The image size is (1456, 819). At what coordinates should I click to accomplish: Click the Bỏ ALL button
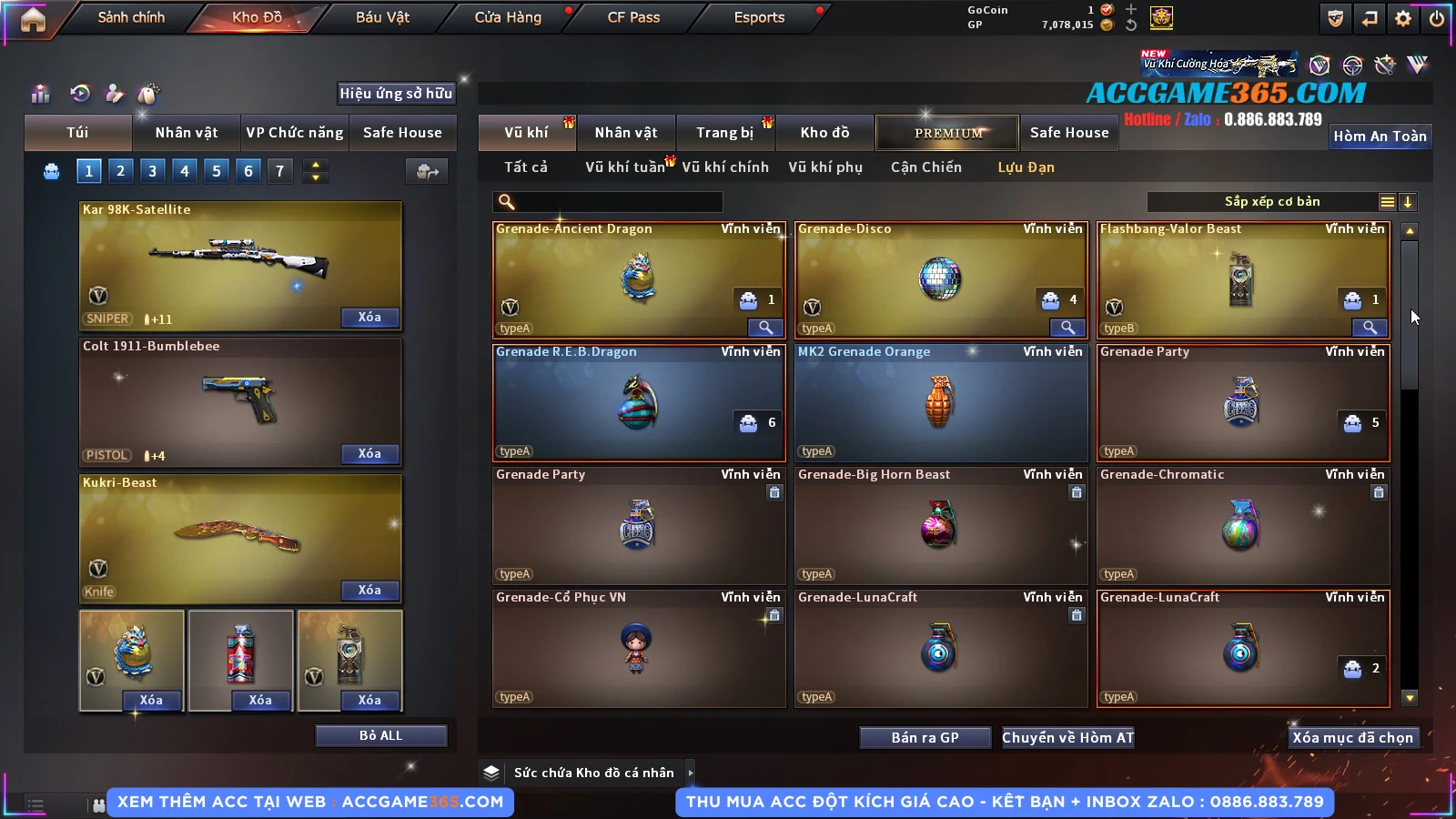380,735
